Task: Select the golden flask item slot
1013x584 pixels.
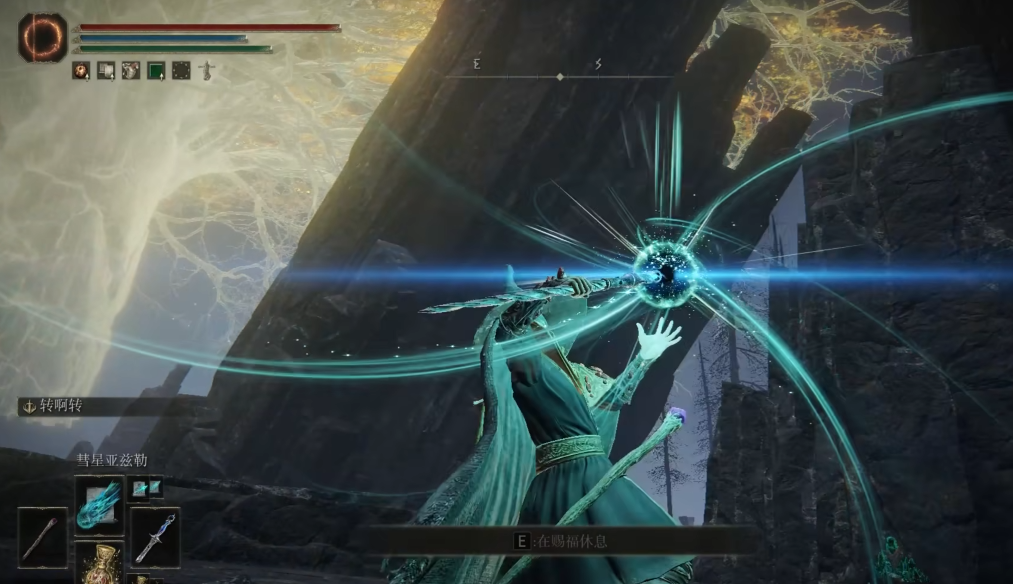Action: coord(99,565)
